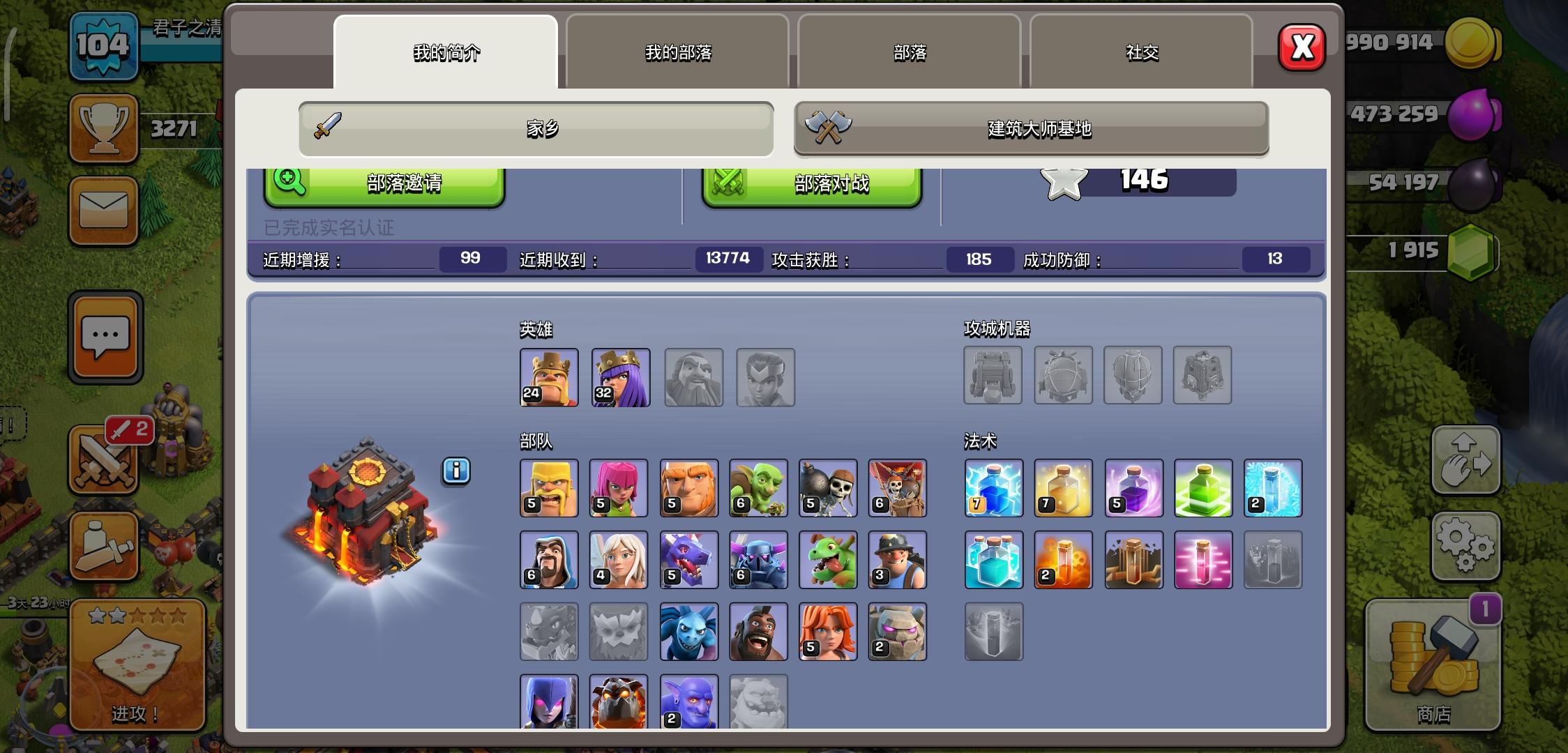Click the Dragon troop icon

tap(688, 560)
